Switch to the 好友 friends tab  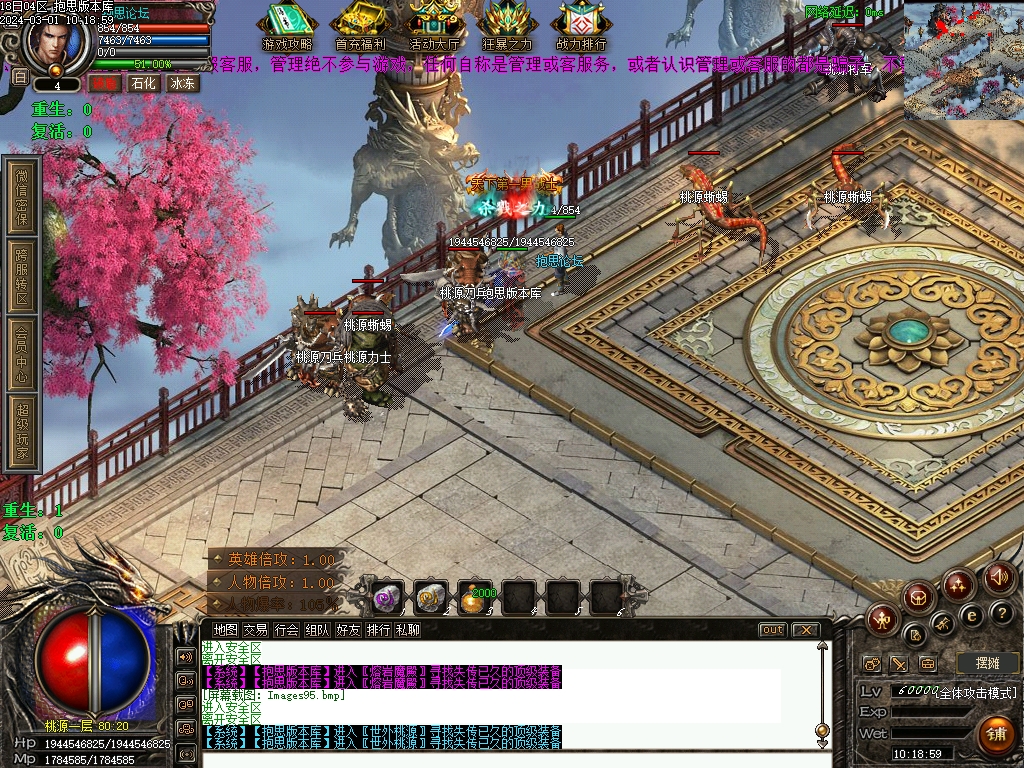tap(348, 630)
